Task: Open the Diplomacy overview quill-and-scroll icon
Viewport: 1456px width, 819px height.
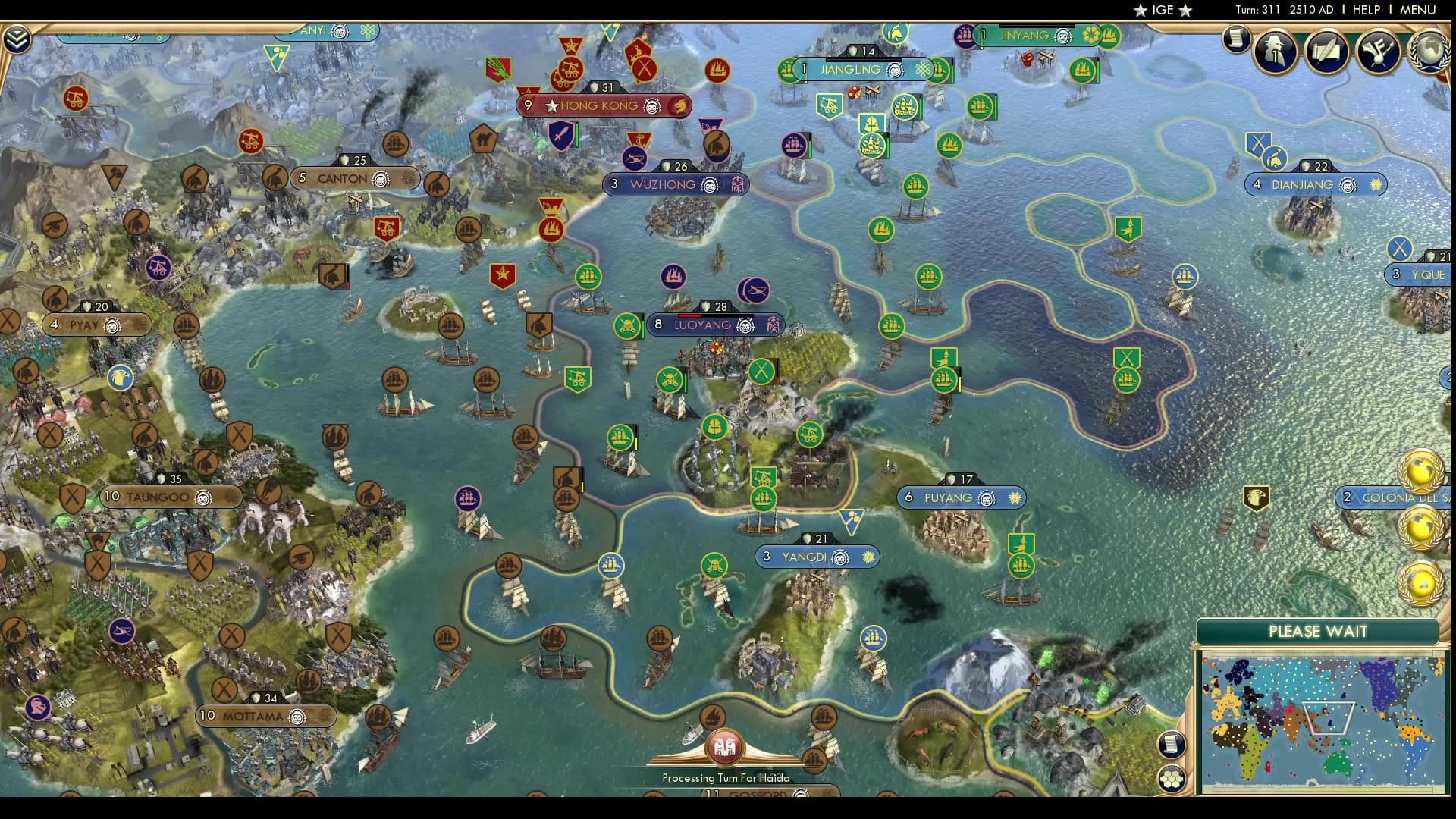Action: tap(1327, 52)
